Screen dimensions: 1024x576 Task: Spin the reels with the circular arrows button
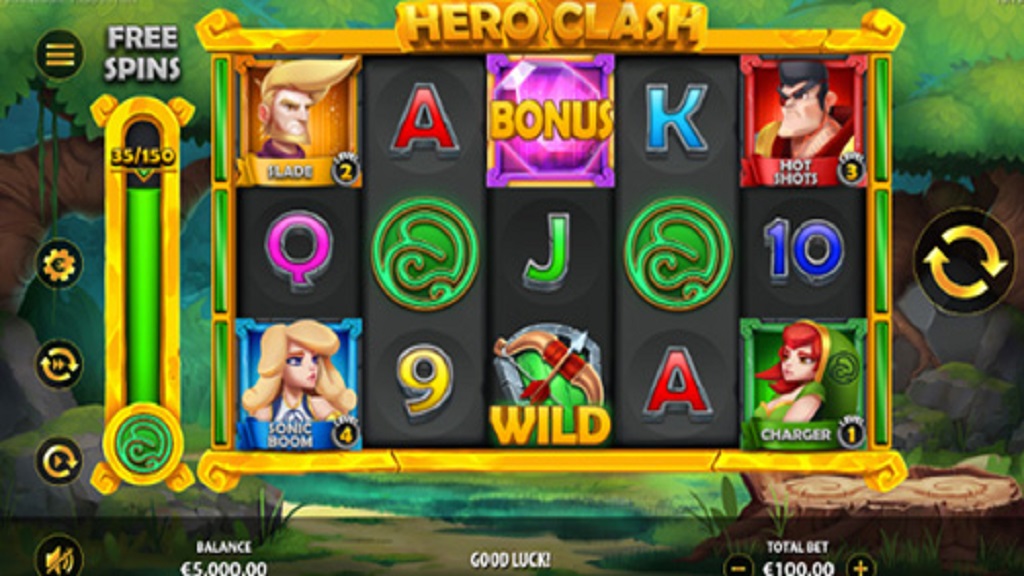pyautogui.click(x=964, y=262)
